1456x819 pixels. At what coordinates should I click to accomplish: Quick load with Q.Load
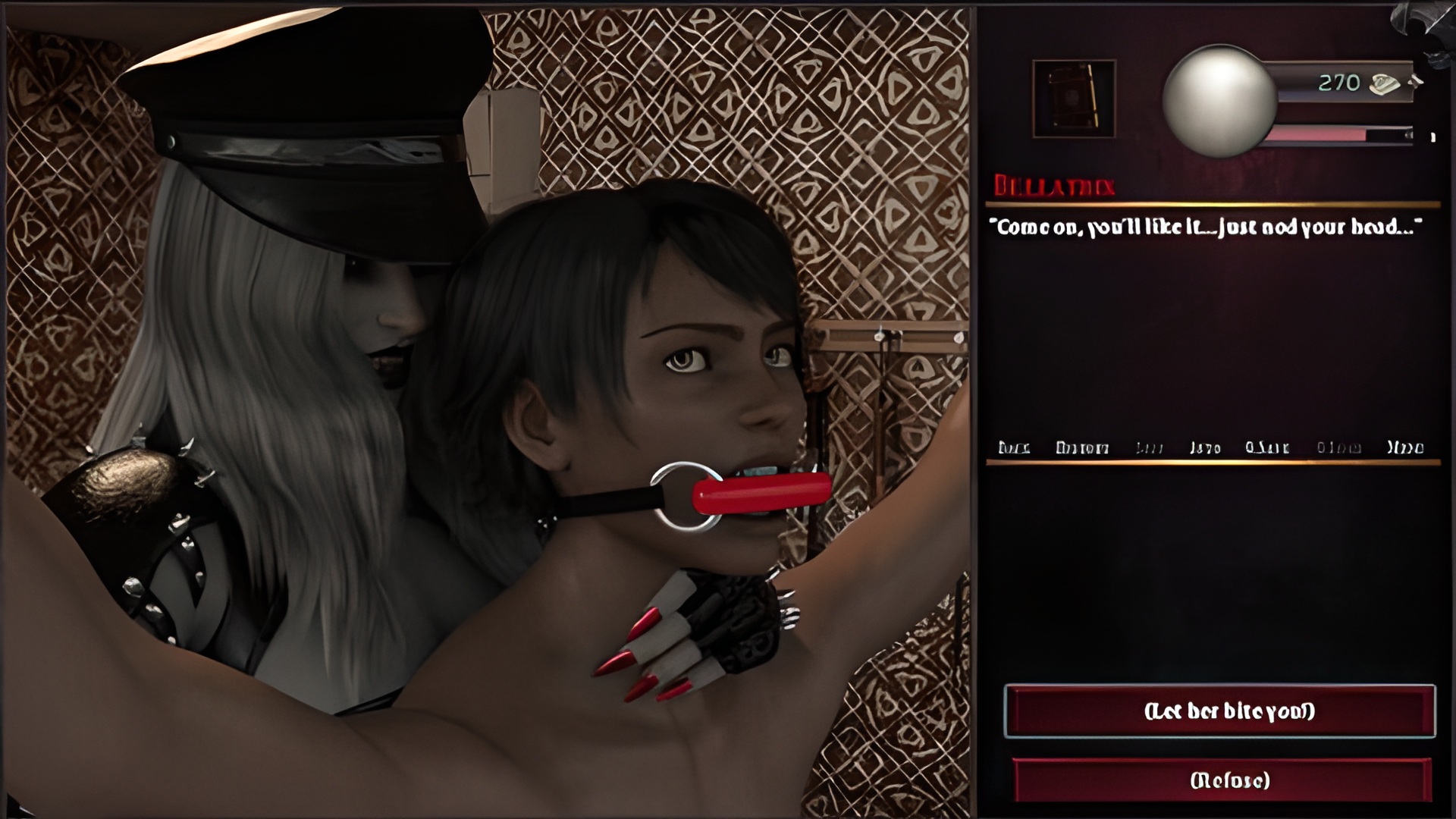pyautogui.click(x=1338, y=447)
